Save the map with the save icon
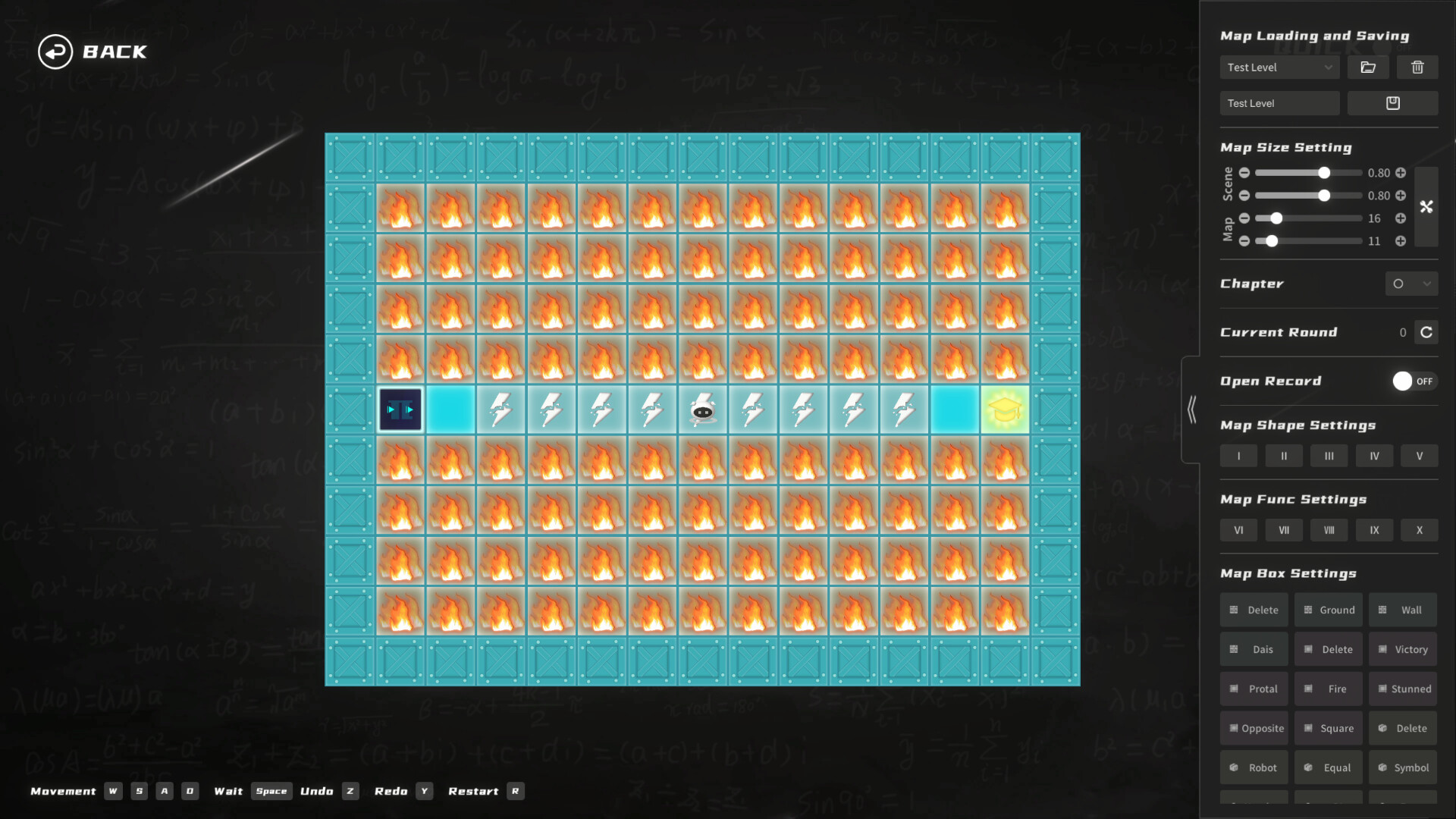 [1393, 102]
